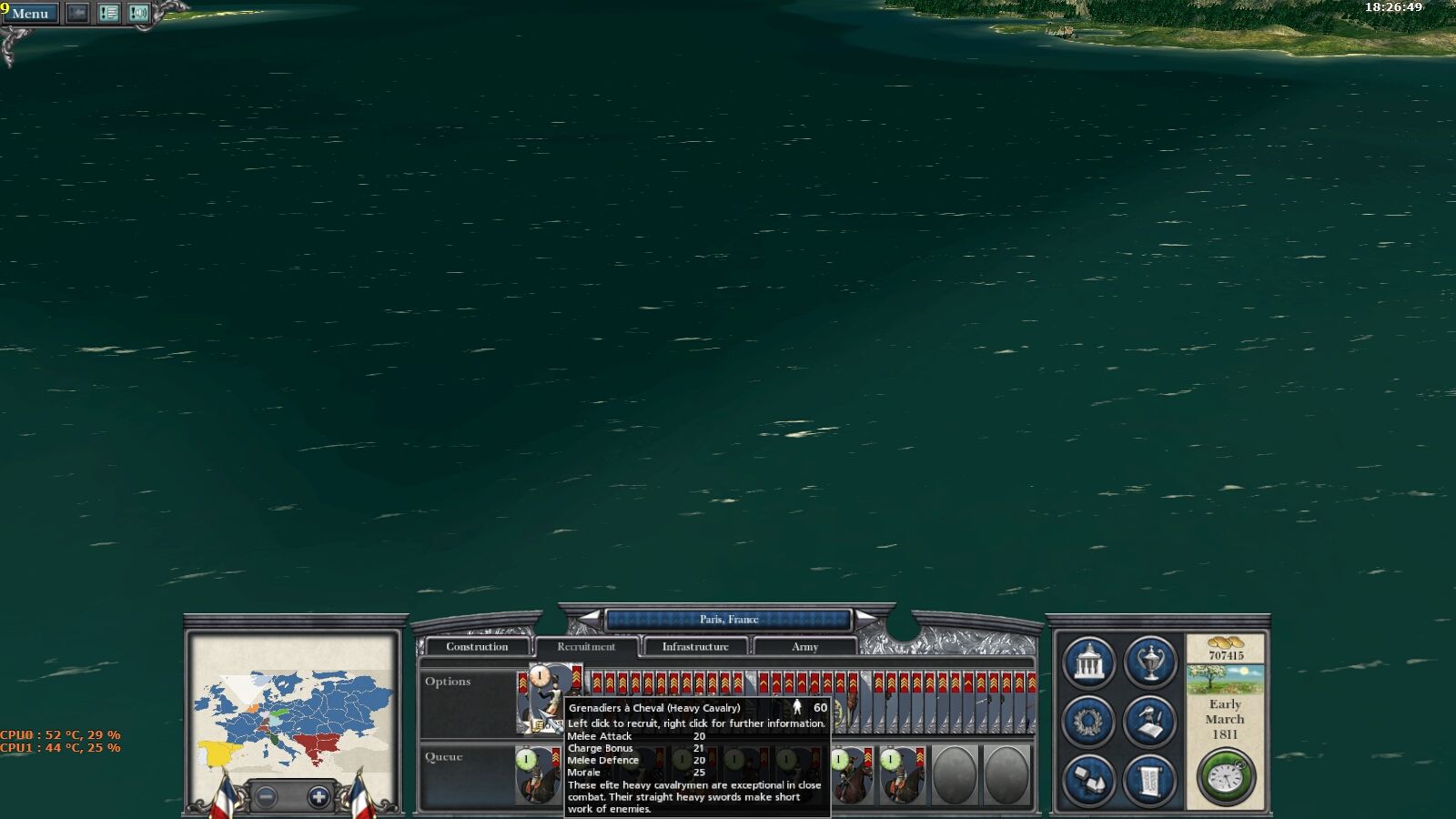Open the crates trade panel

tap(1088, 780)
